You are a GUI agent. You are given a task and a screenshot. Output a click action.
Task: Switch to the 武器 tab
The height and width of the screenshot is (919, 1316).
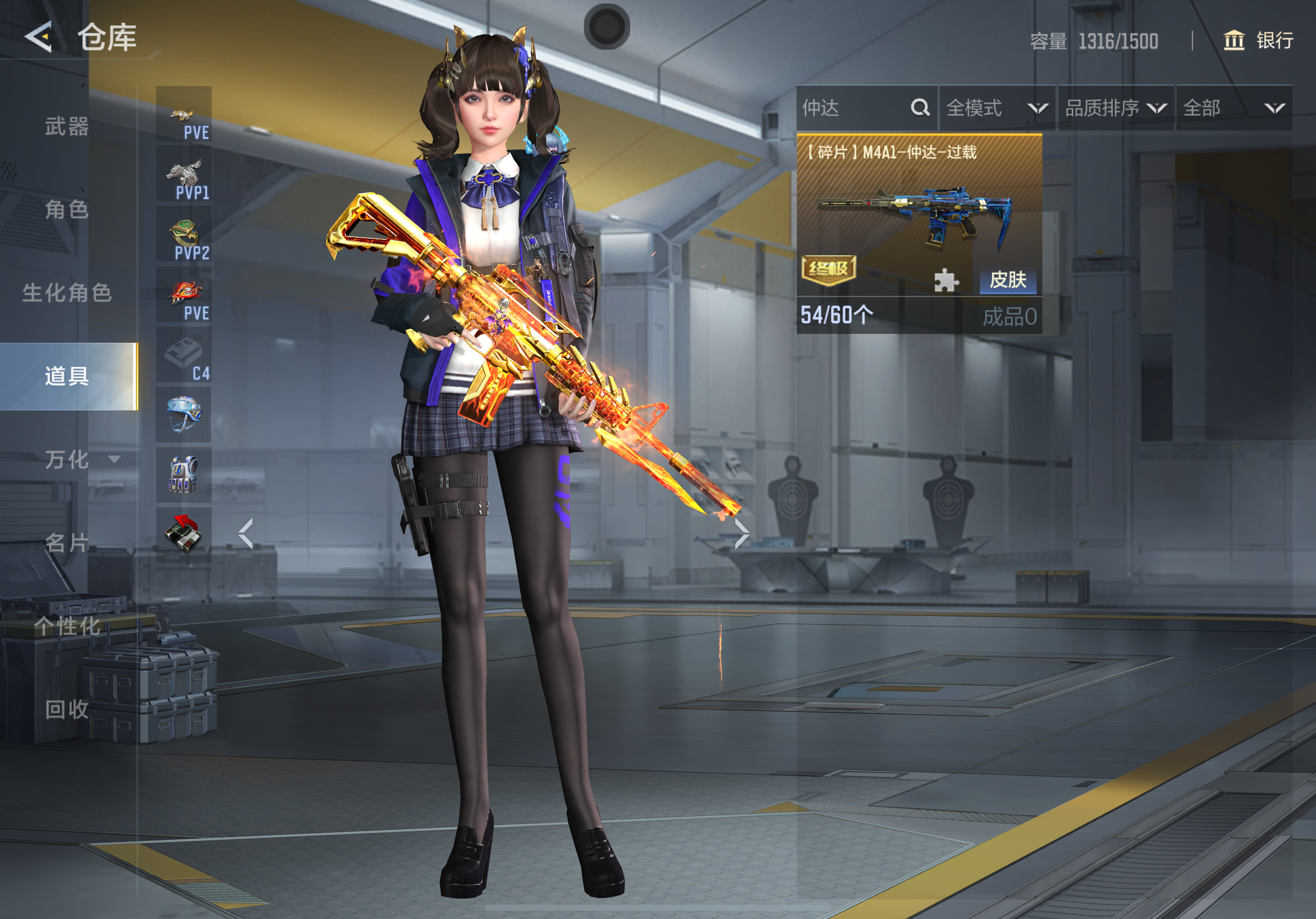67,127
